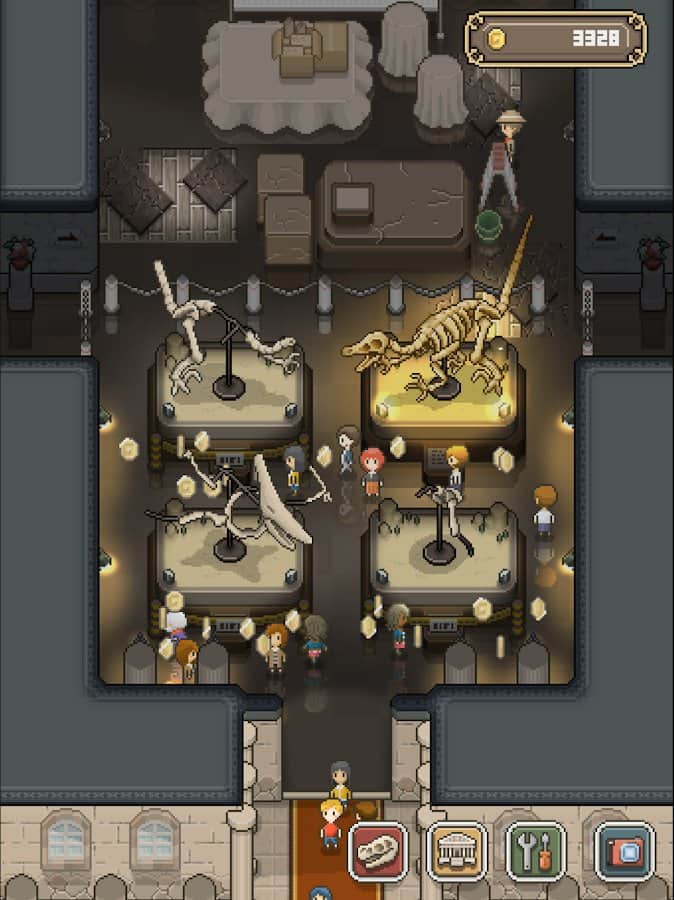Open the wrench and screwdriver tools menu

click(x=536, y=852)
